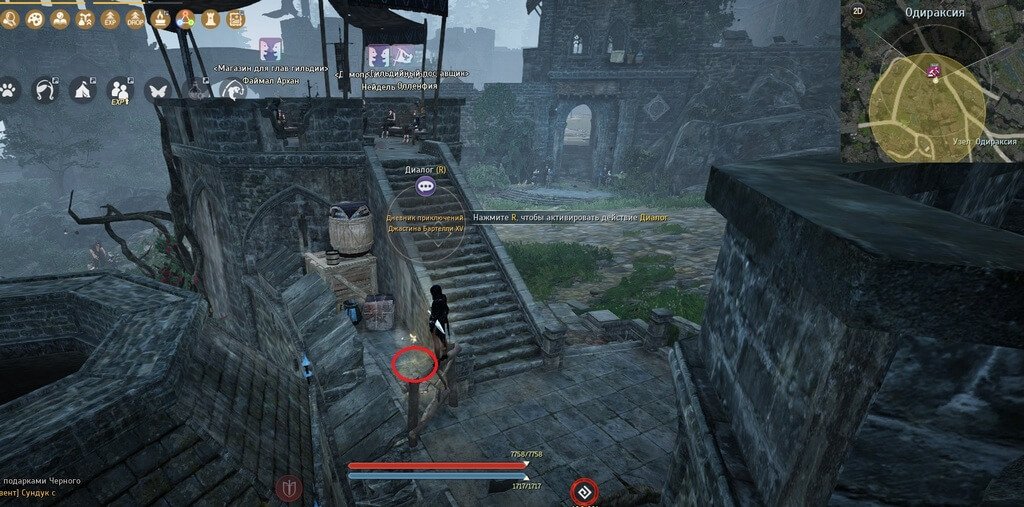Open the pet paw print icon

(x=8, y=89)
